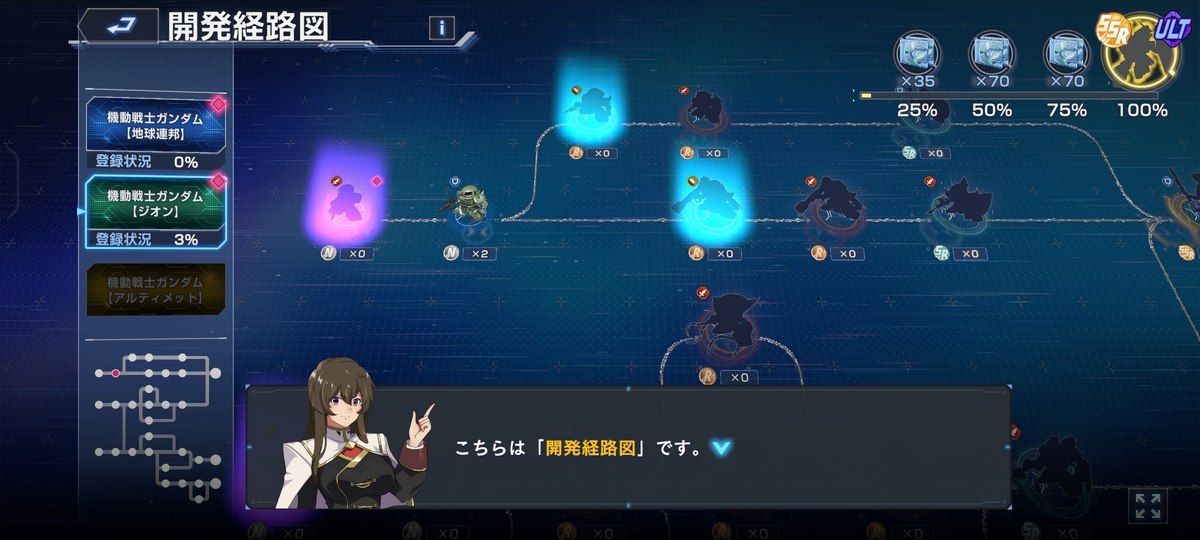Switch to the ジオン Gundam route tab
The image size is (1200, 540).
click(155, 204)
